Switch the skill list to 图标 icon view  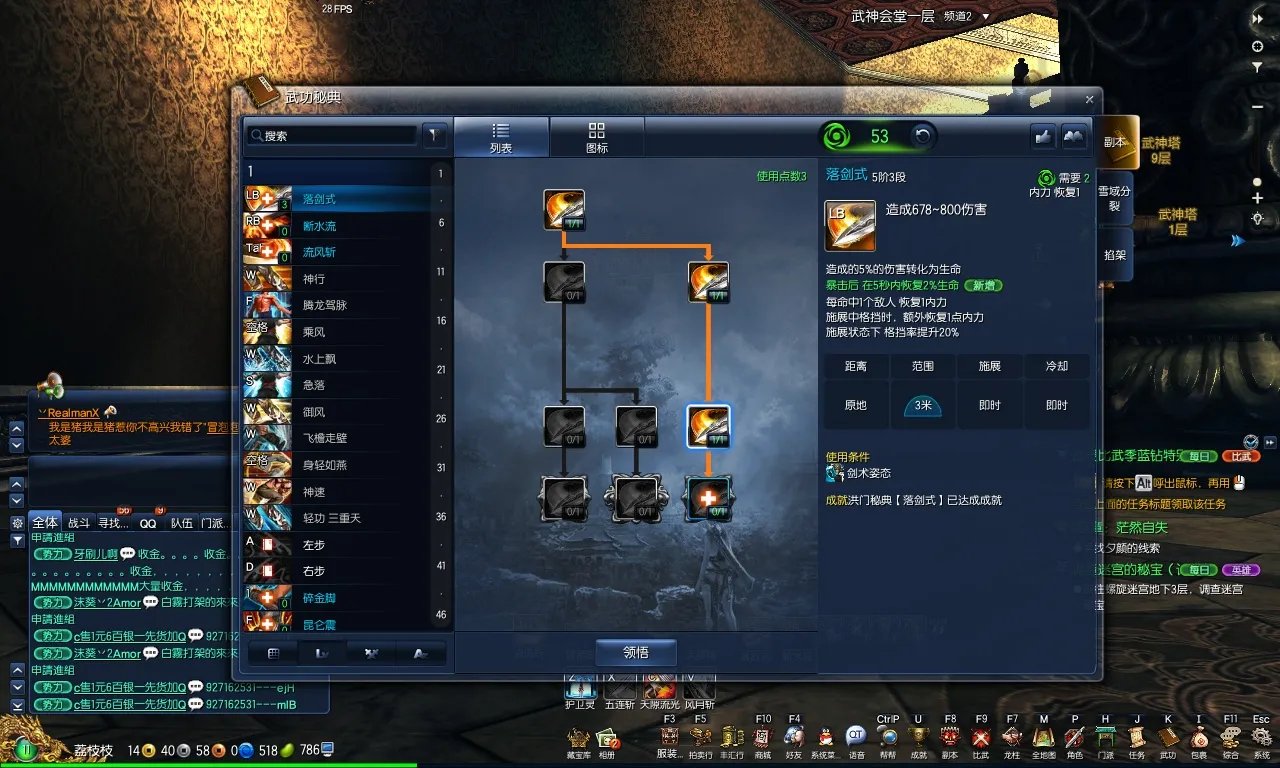pyautogui.click(x=597, y=136)
